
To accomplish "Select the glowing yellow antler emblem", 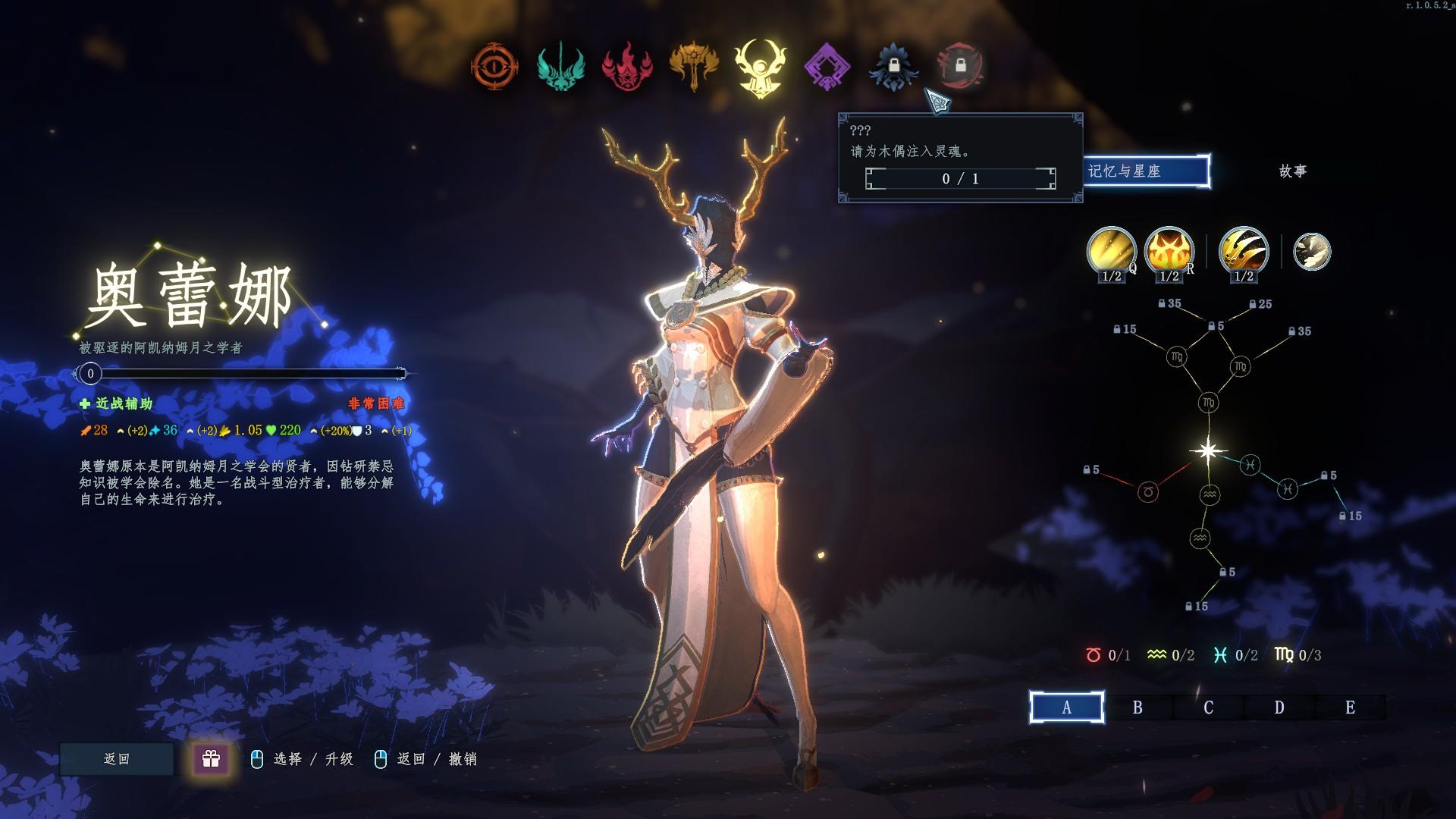I will (759, 68).
